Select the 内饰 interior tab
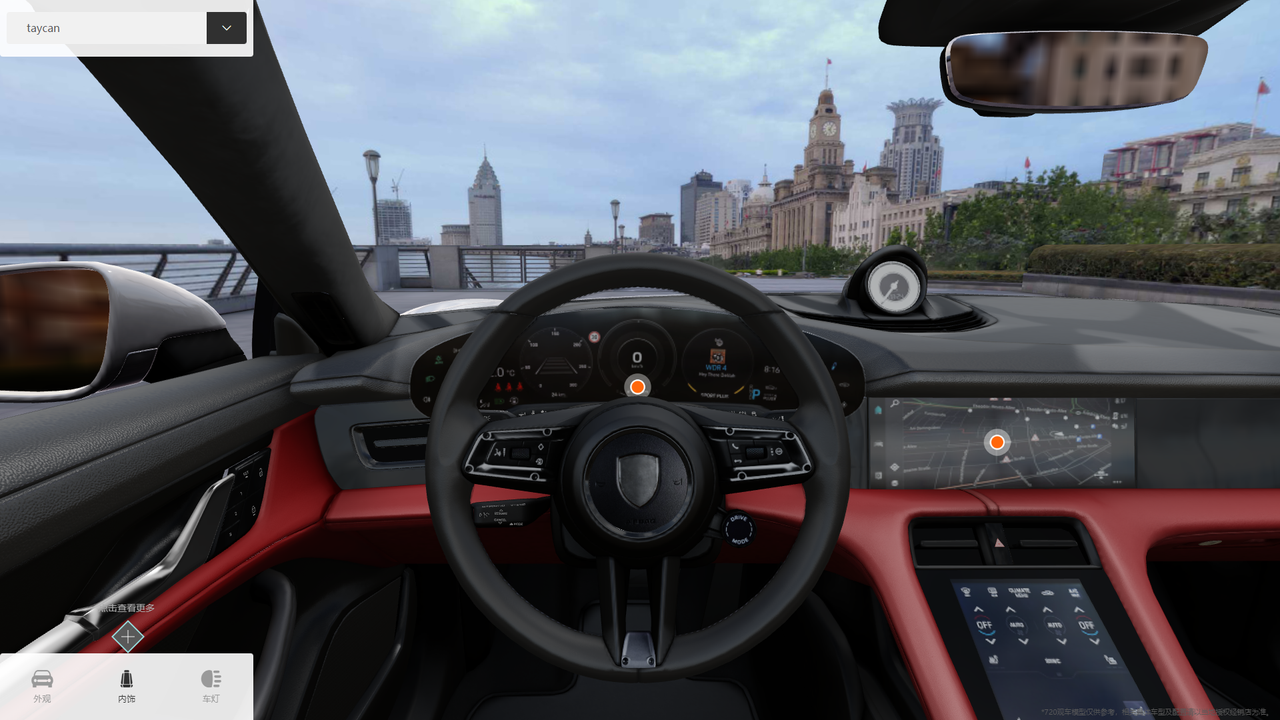 click(x=126, y=686)
